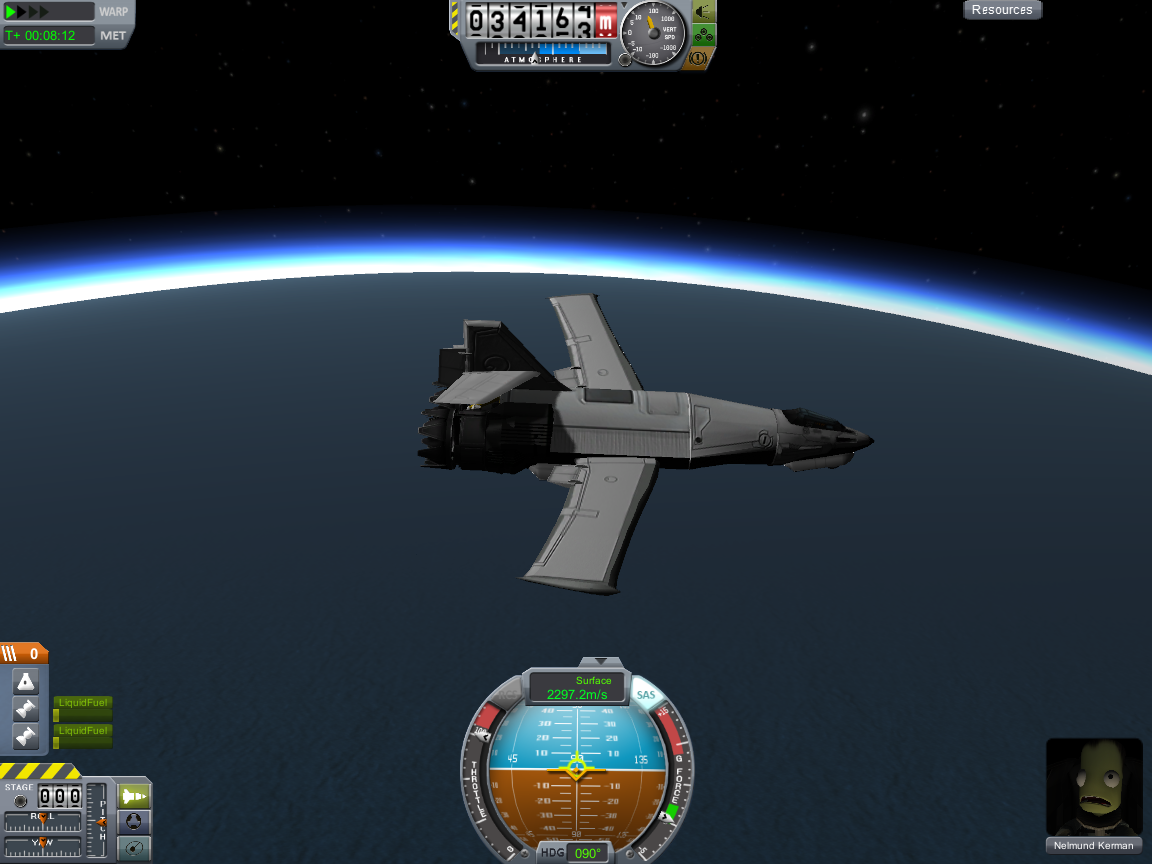Open the Resources panel
This screenshot has width=1152, height=864.
click(x=1002, y=10)
